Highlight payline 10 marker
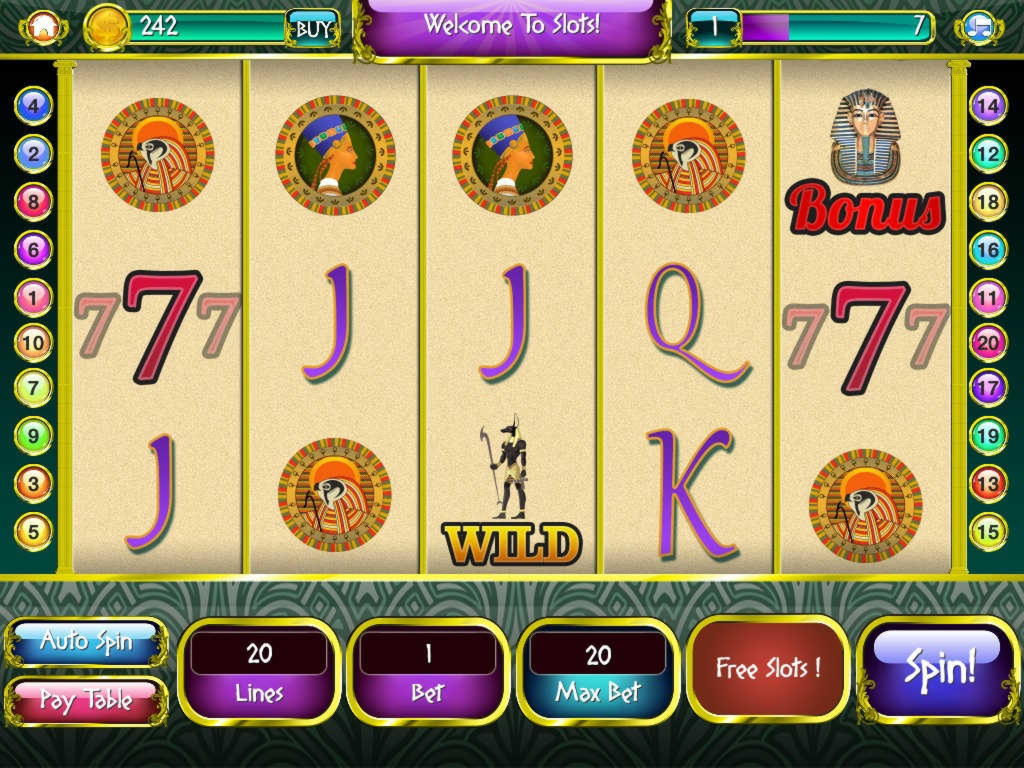The height and width of the screenshot is (768, 1024). tap(33, 343)
